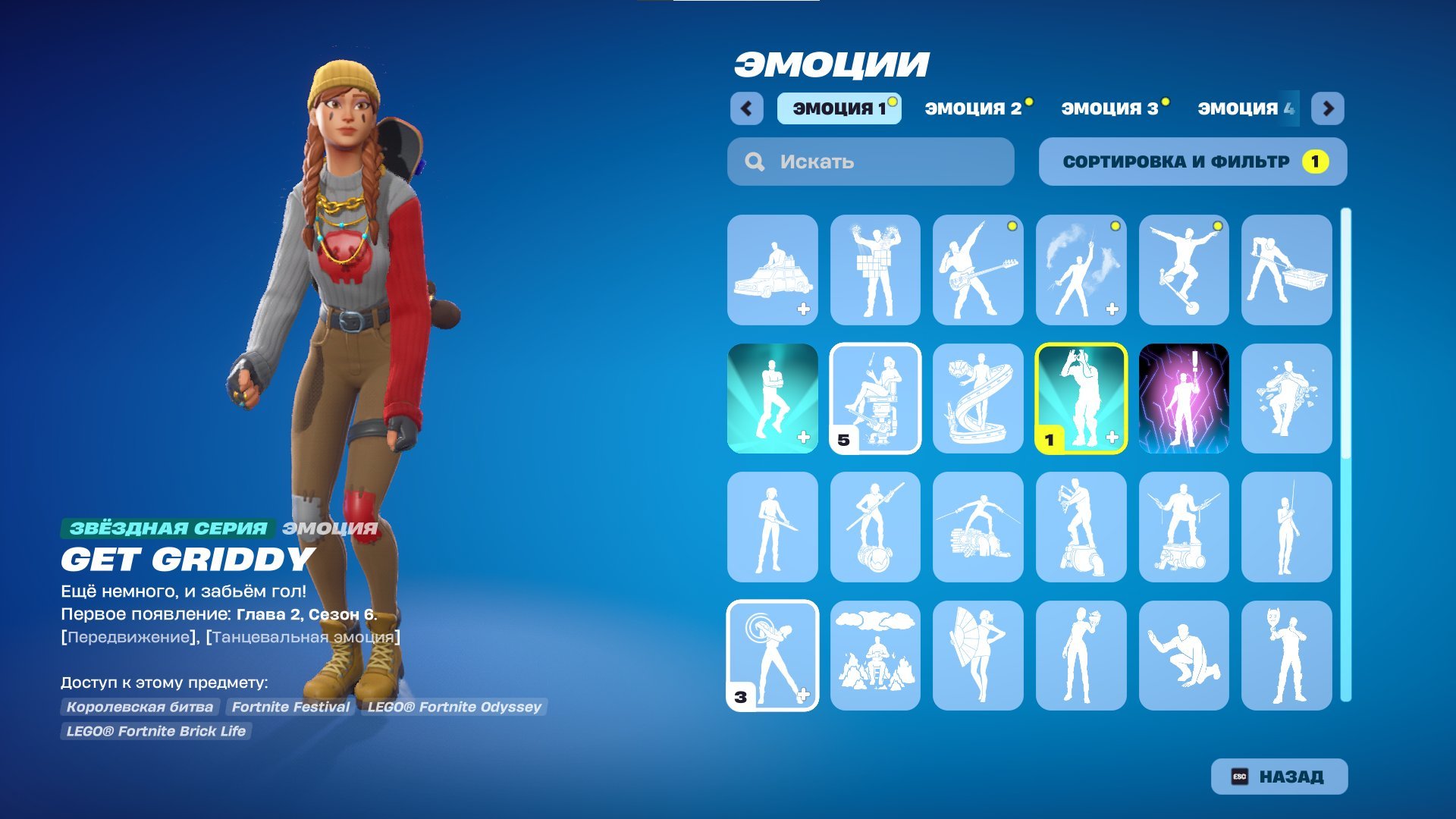Click the right carousel arrow
Image resolution: width=1456 pixels, height=819 pixels.
pos(1326,108)
